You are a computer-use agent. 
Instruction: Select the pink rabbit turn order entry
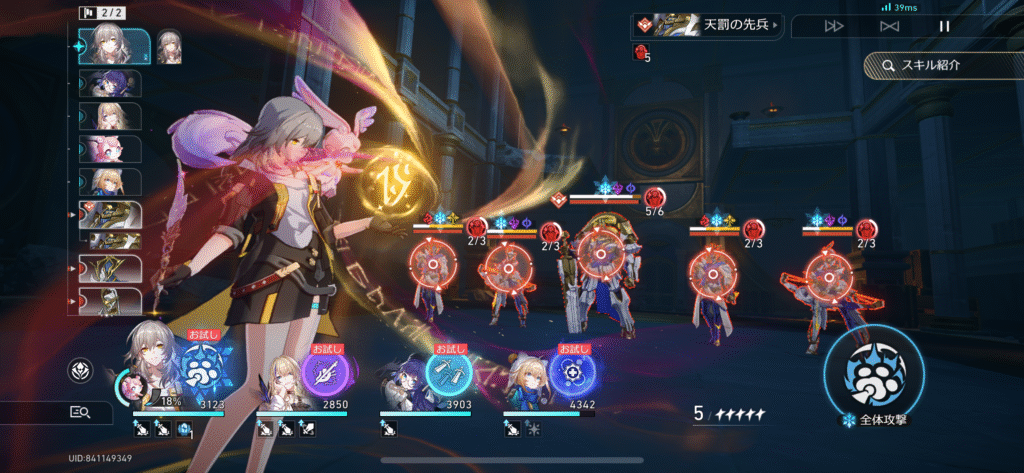[110, 149]
